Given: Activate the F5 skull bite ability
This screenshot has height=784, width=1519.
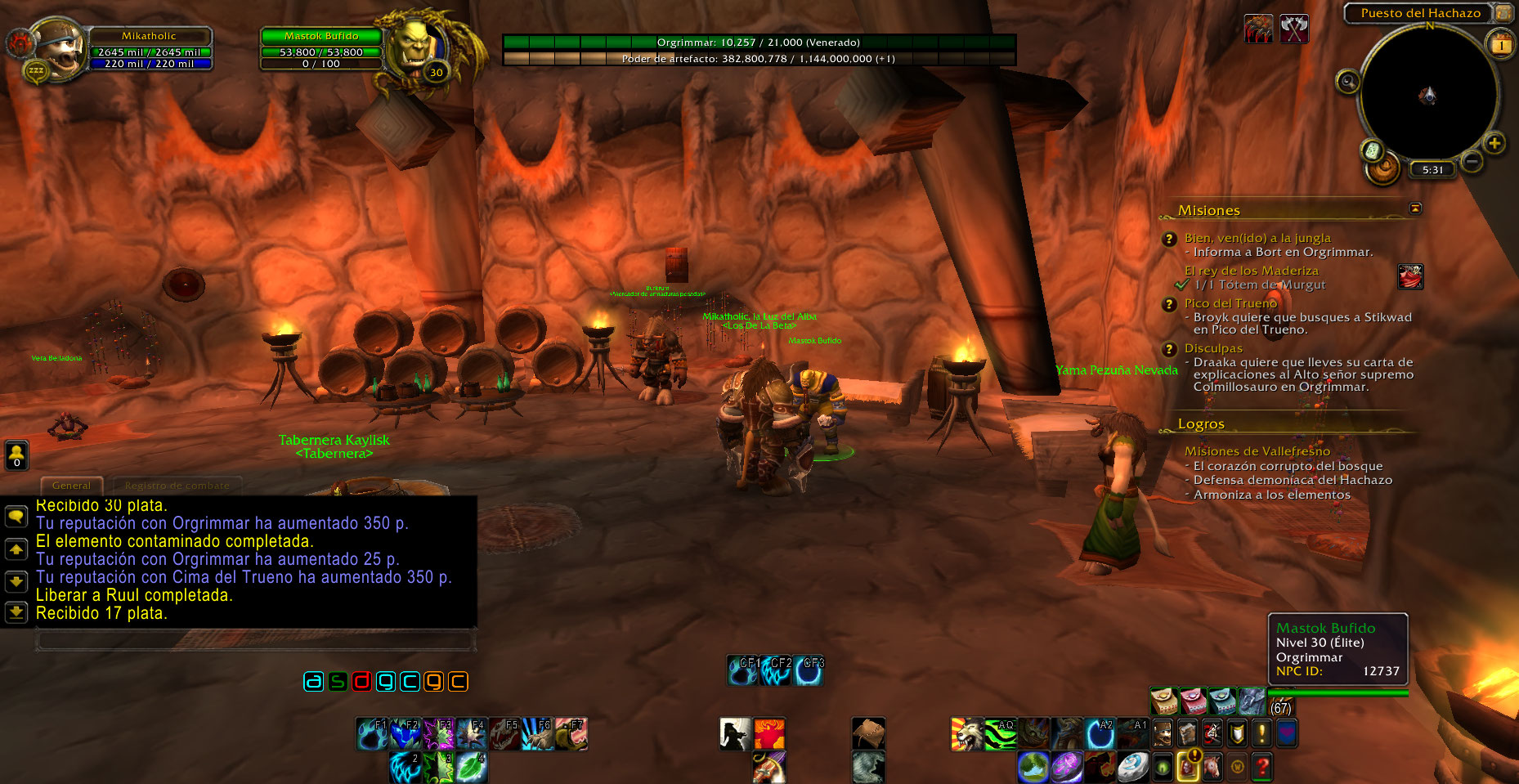Looking at the screenshot, I should 505,734.
